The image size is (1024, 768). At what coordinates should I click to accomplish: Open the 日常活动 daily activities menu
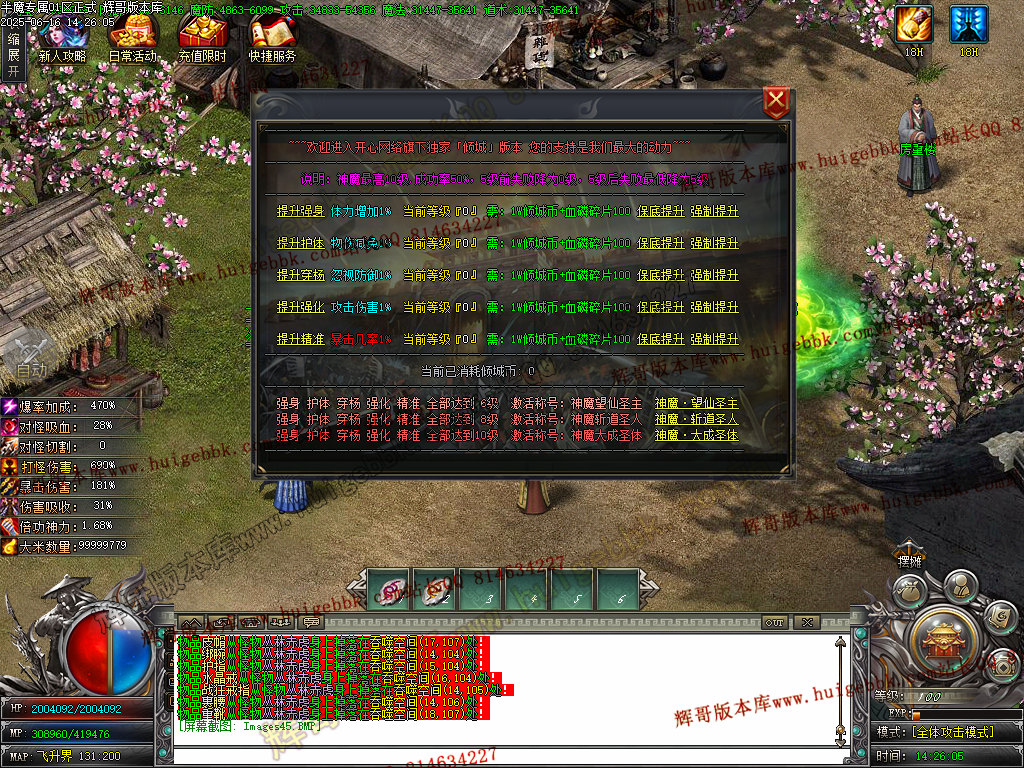click(x=132, y=40)
